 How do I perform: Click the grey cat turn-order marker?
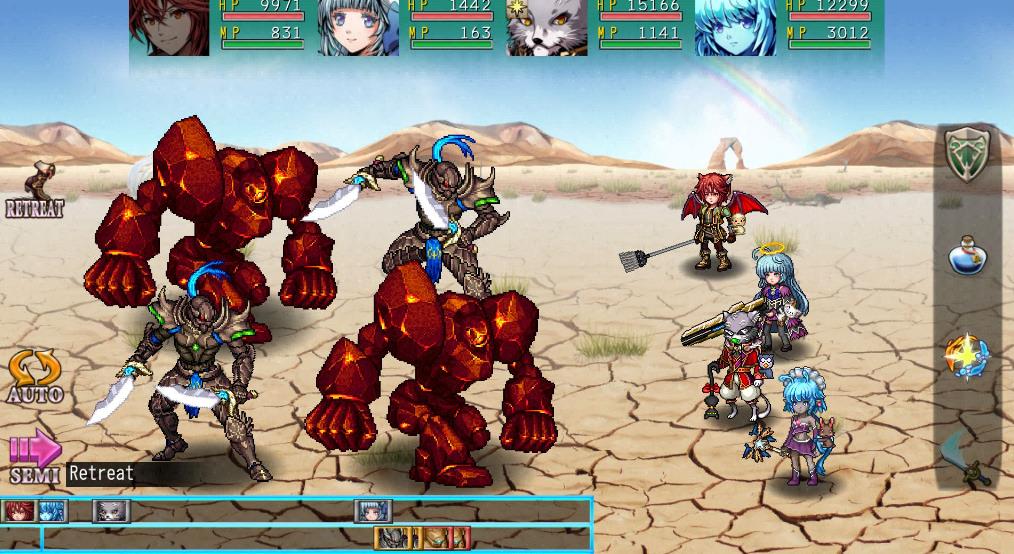pyautogui.click(x=111, y=512)
